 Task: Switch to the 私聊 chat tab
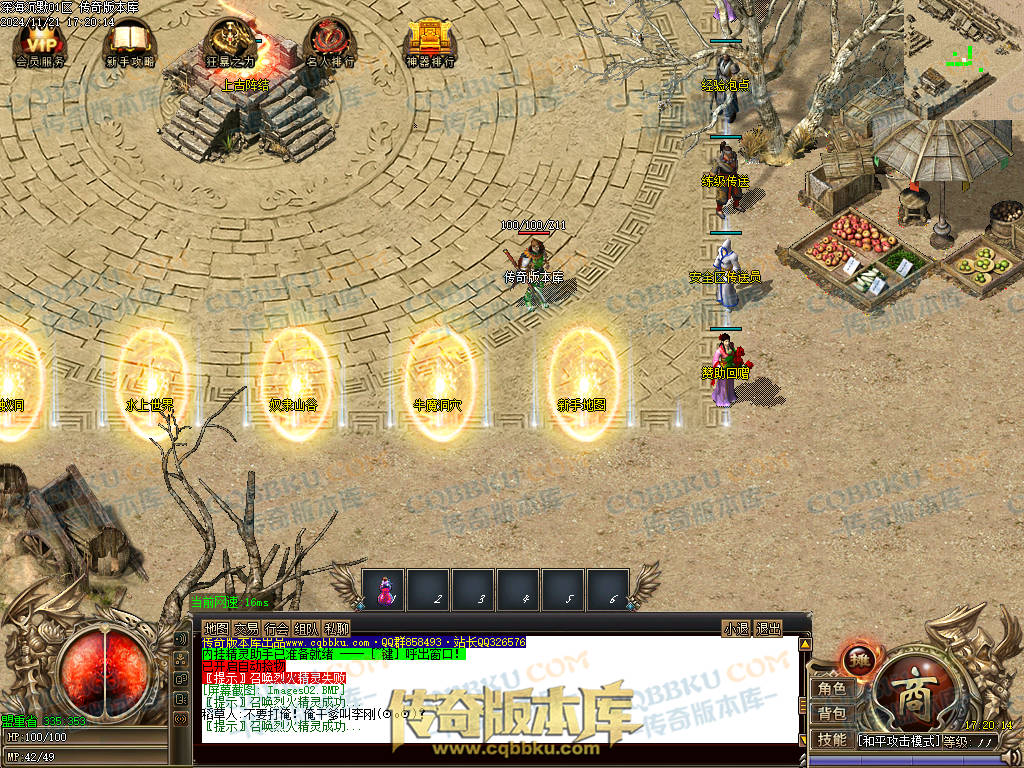pos(336,629)
